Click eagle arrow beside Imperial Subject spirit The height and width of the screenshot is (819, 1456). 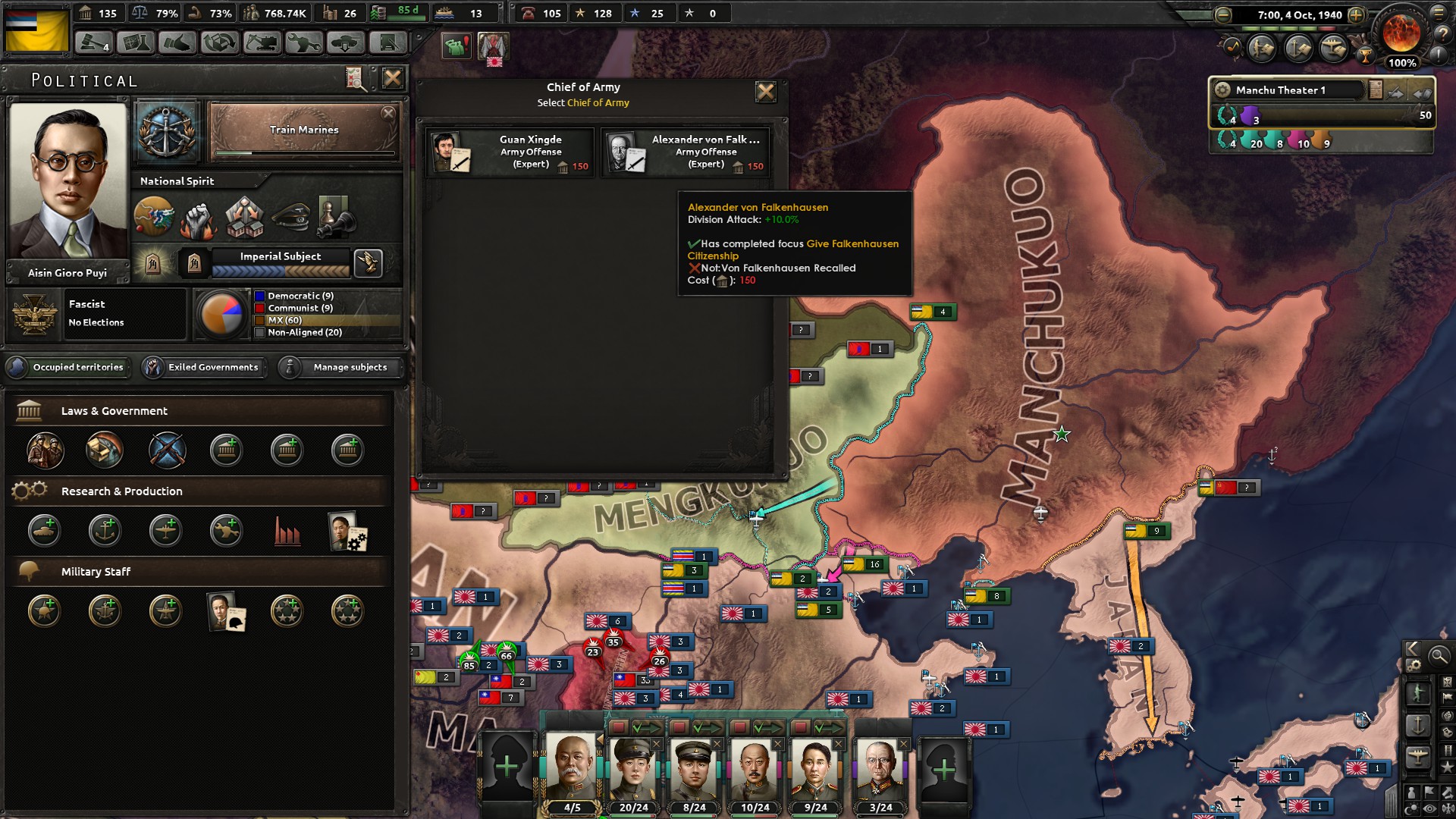tap(369, 264)
